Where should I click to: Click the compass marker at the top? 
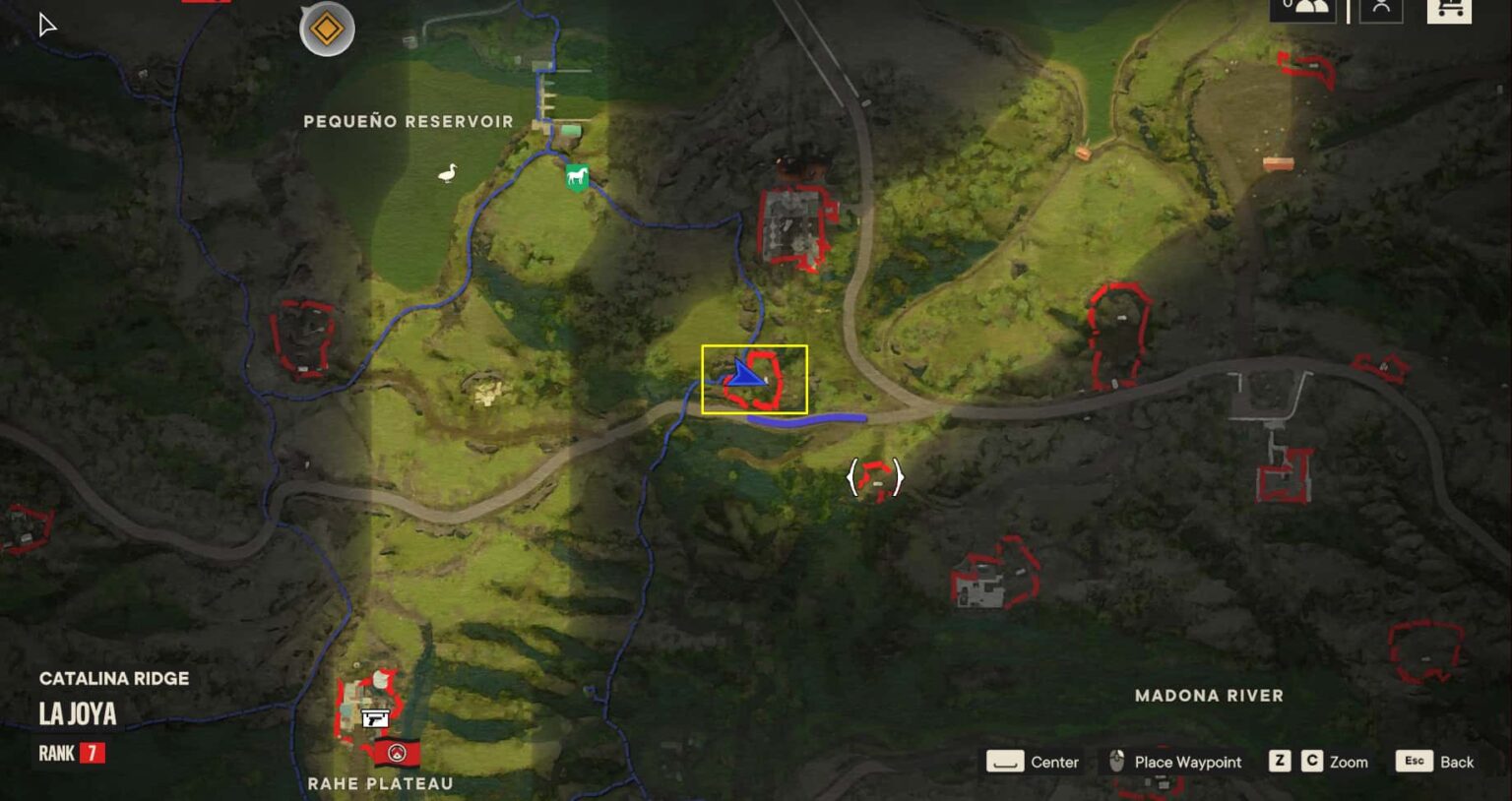325,30
